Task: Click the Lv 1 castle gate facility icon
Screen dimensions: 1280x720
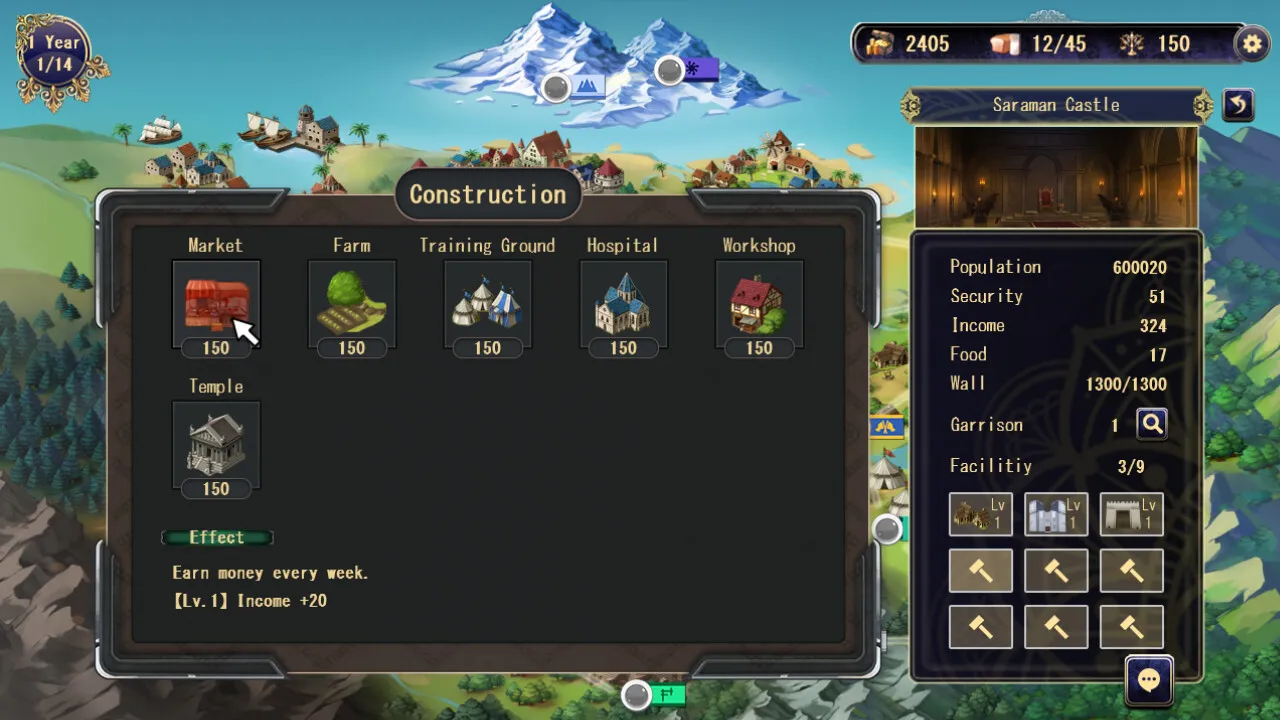Action: (x=1131, y=513)
